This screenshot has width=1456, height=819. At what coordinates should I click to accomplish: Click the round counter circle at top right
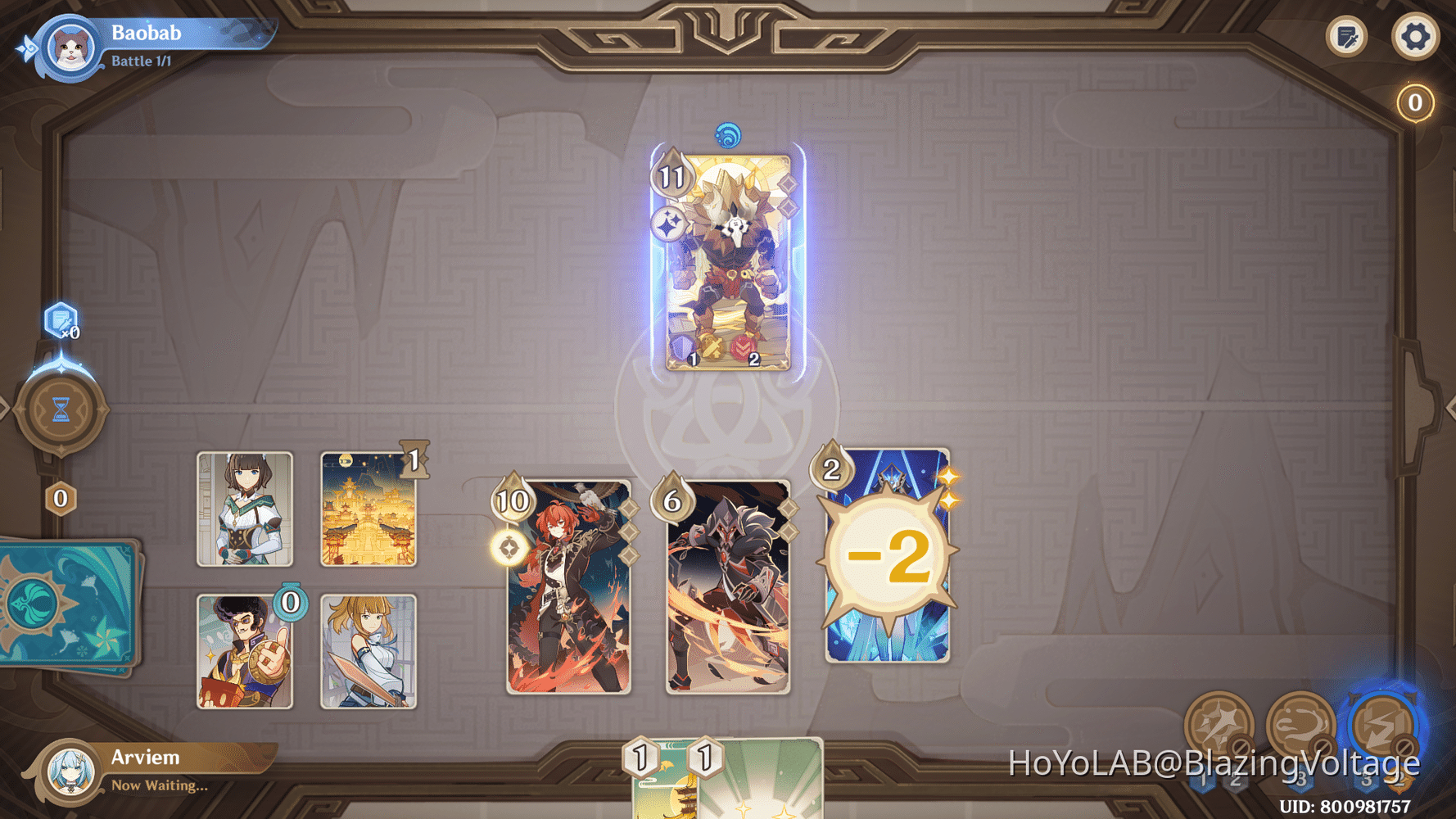(x=1414, y=102)
